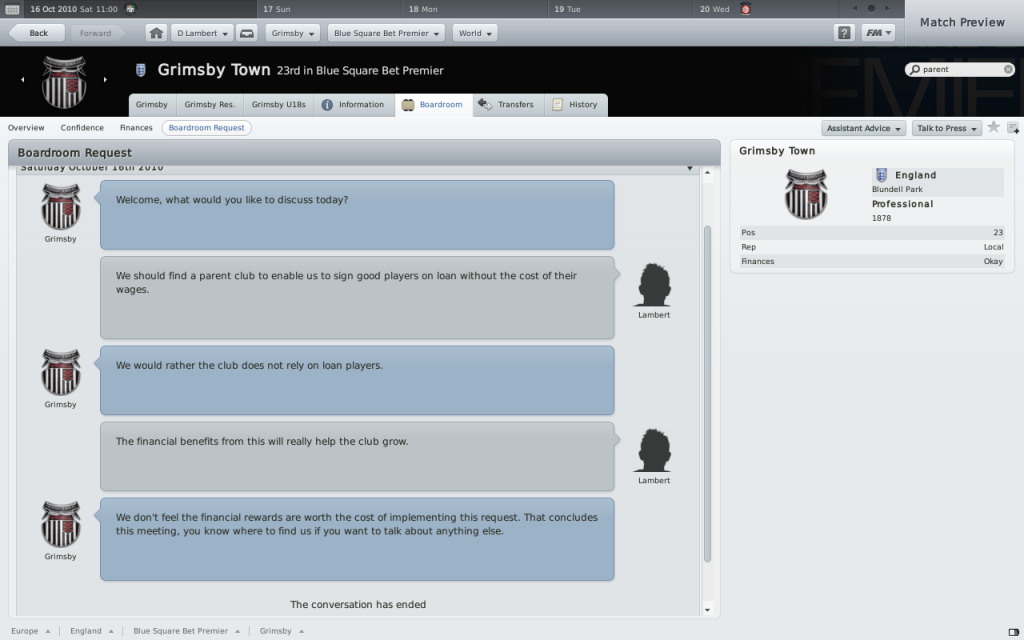Image resolution: width=1024 pixels, height=640 pixels.
Task: Expand the World dropdown menu
Action: click(x=474, y=33)
